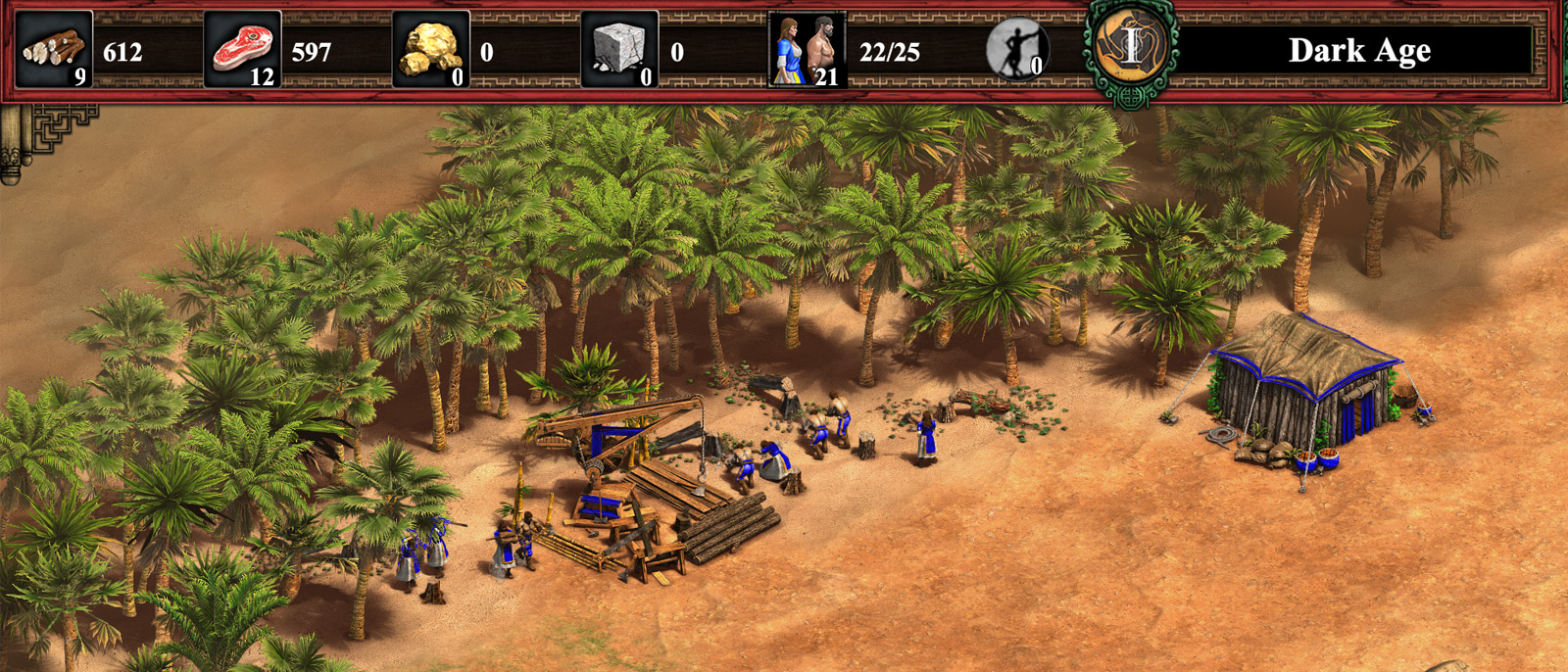Select the stone block resource icon
The image size is (1568, 672).
click(x=619, y=49)
